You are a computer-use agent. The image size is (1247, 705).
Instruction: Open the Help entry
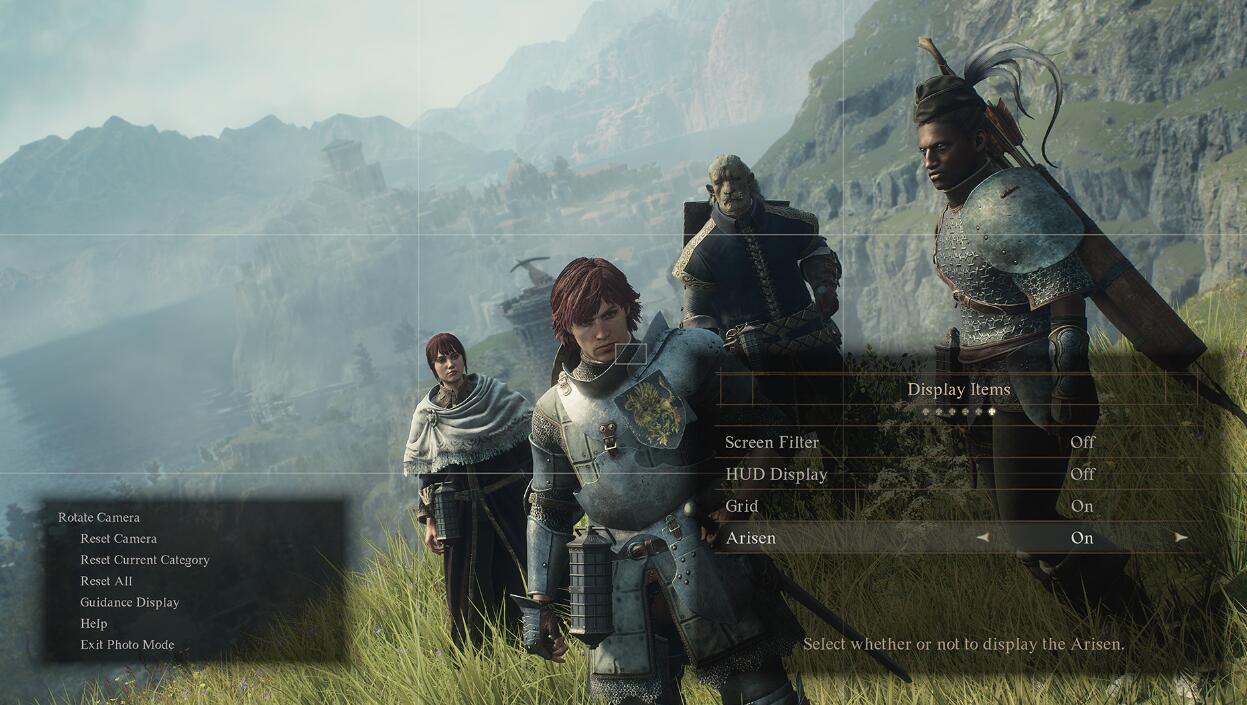(94, 623)
